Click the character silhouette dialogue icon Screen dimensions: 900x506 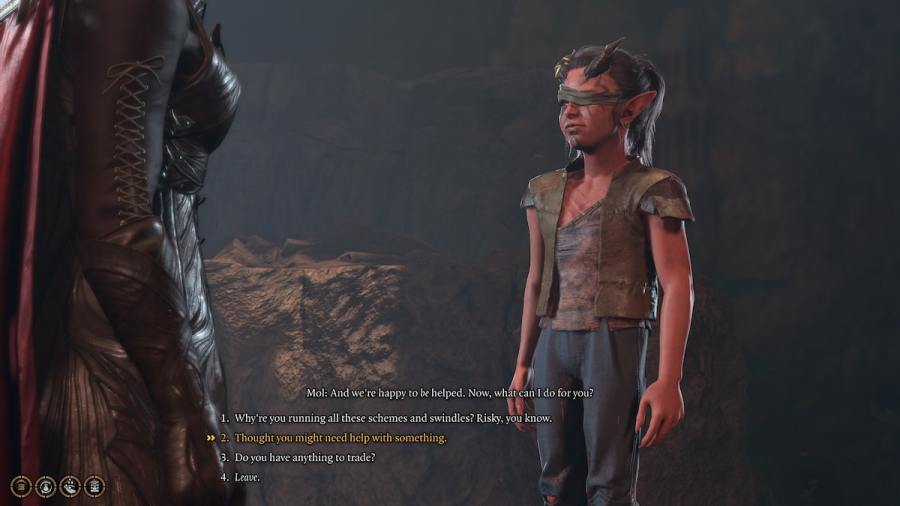46,486
